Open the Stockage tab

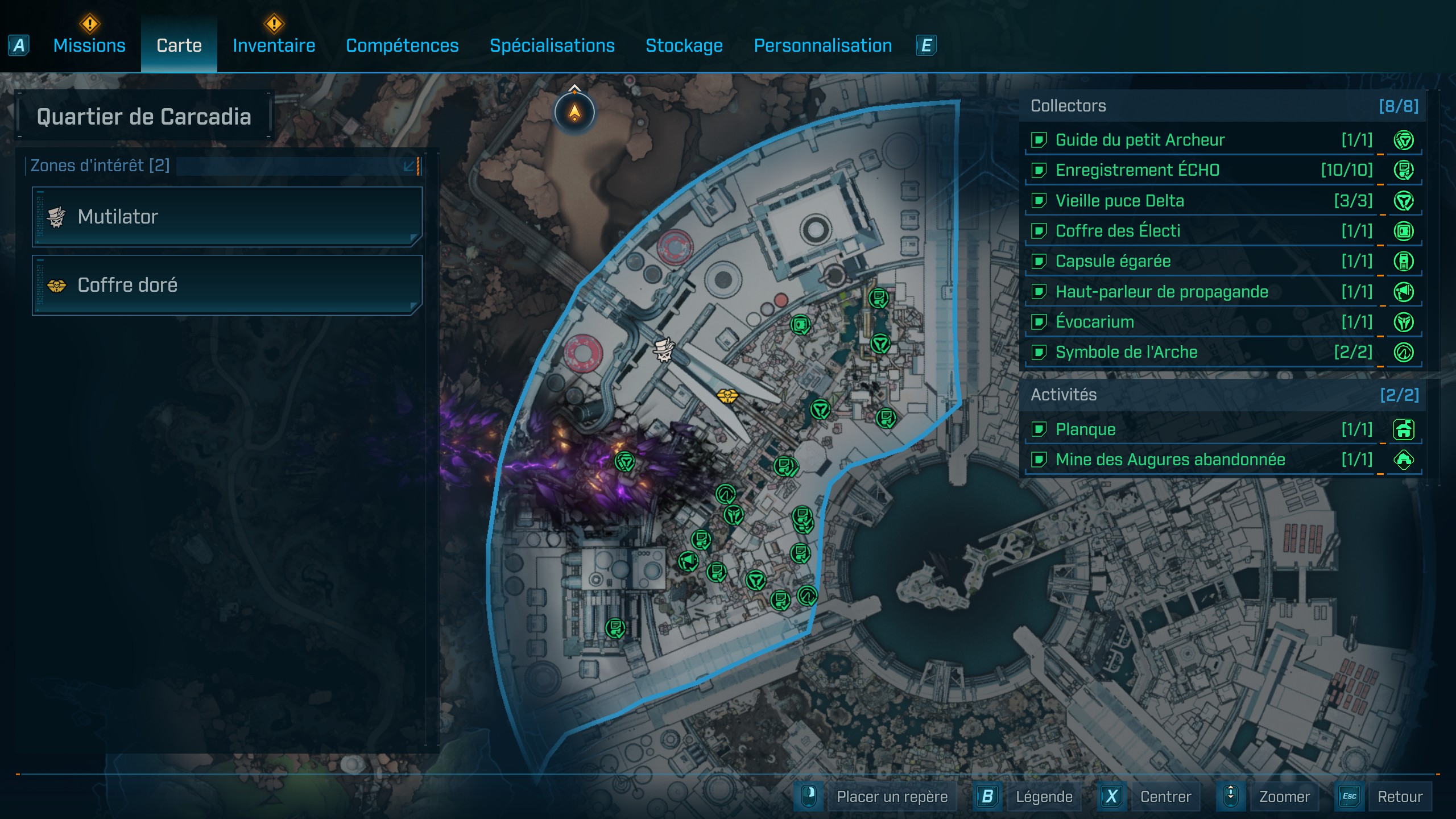pyautogui.click(x=684, y=45)
